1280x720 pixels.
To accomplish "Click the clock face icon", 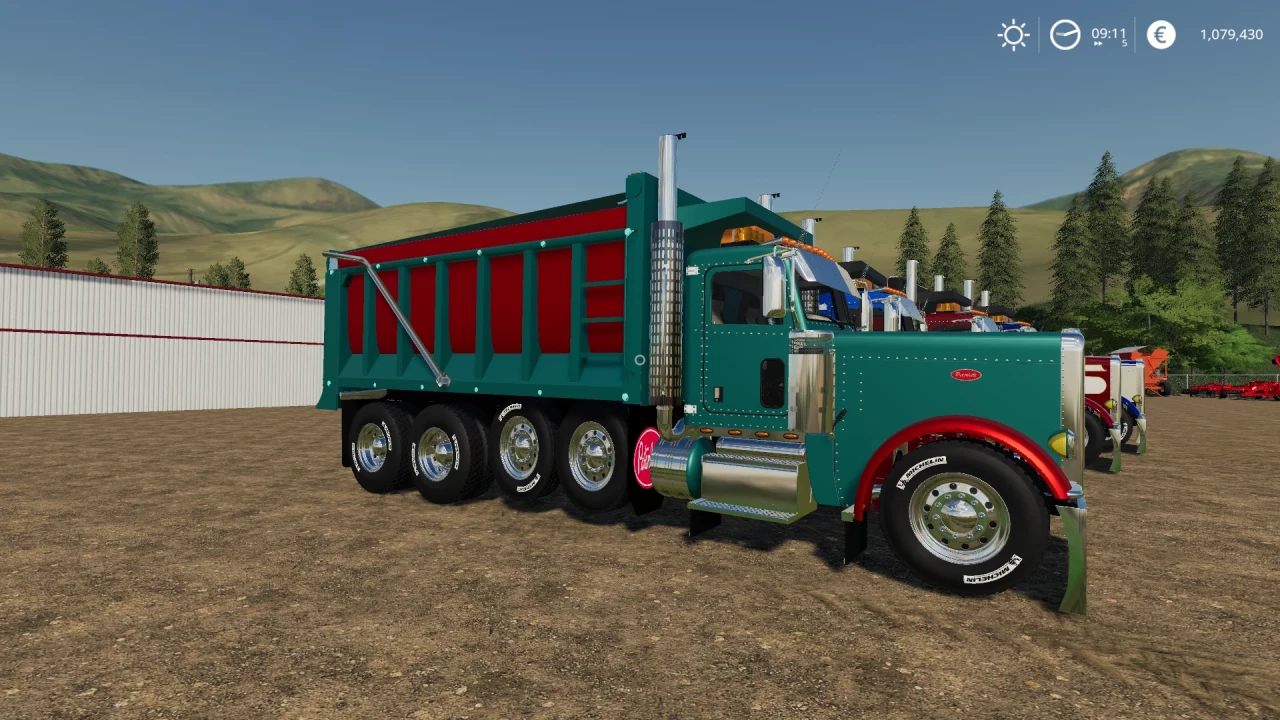I will [1065, 35].
